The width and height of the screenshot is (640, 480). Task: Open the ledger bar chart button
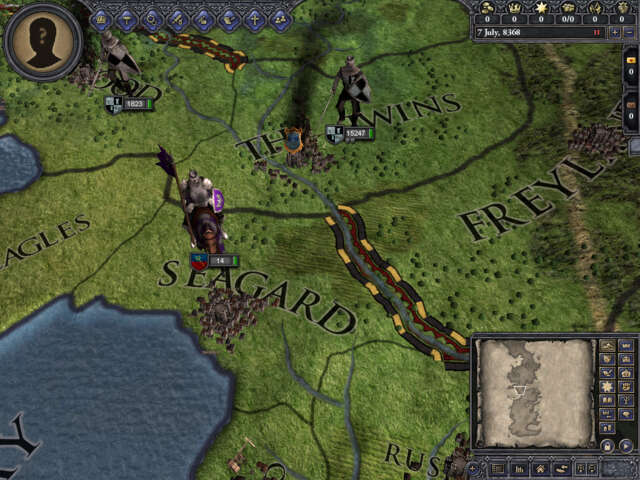(x=519, y=468)
